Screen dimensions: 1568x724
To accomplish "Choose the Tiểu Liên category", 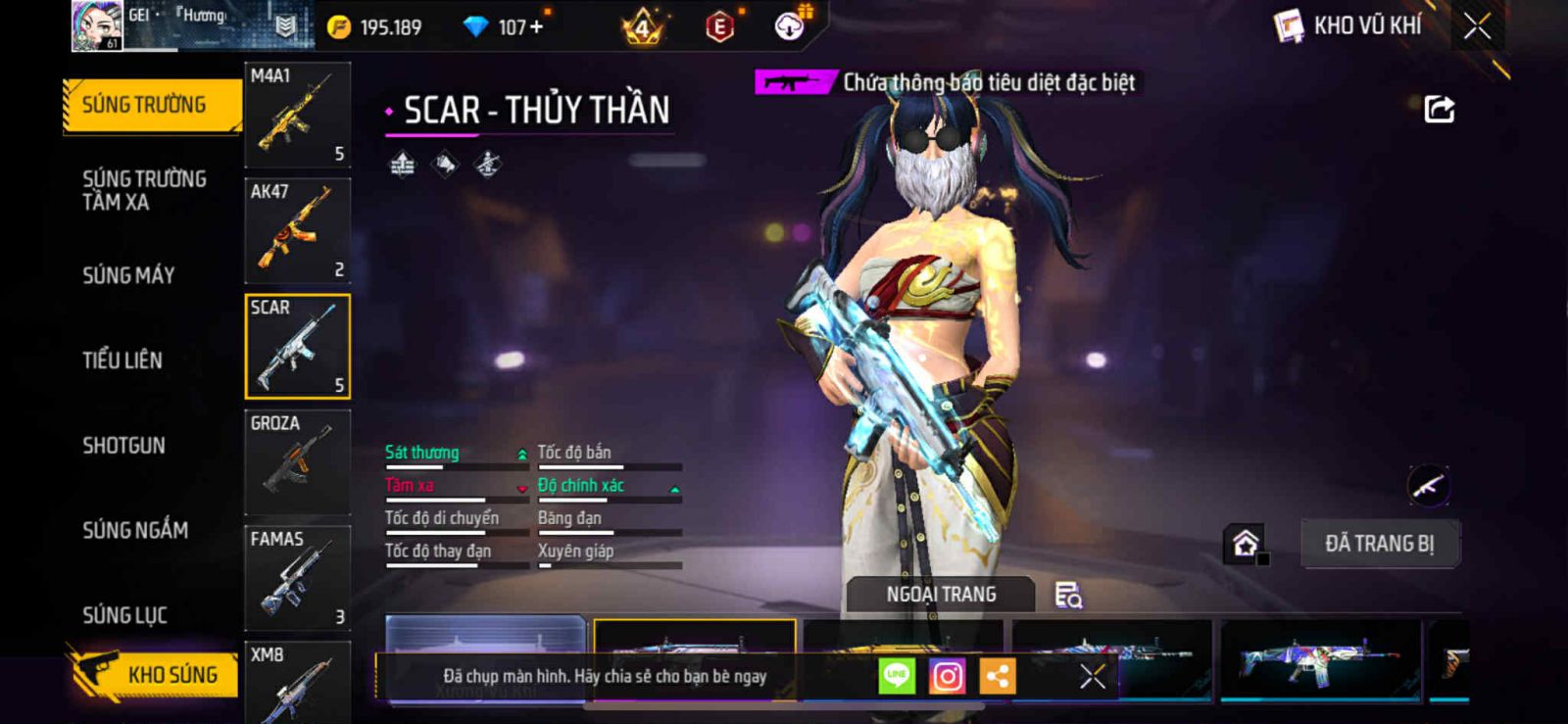I will [122, 361].
